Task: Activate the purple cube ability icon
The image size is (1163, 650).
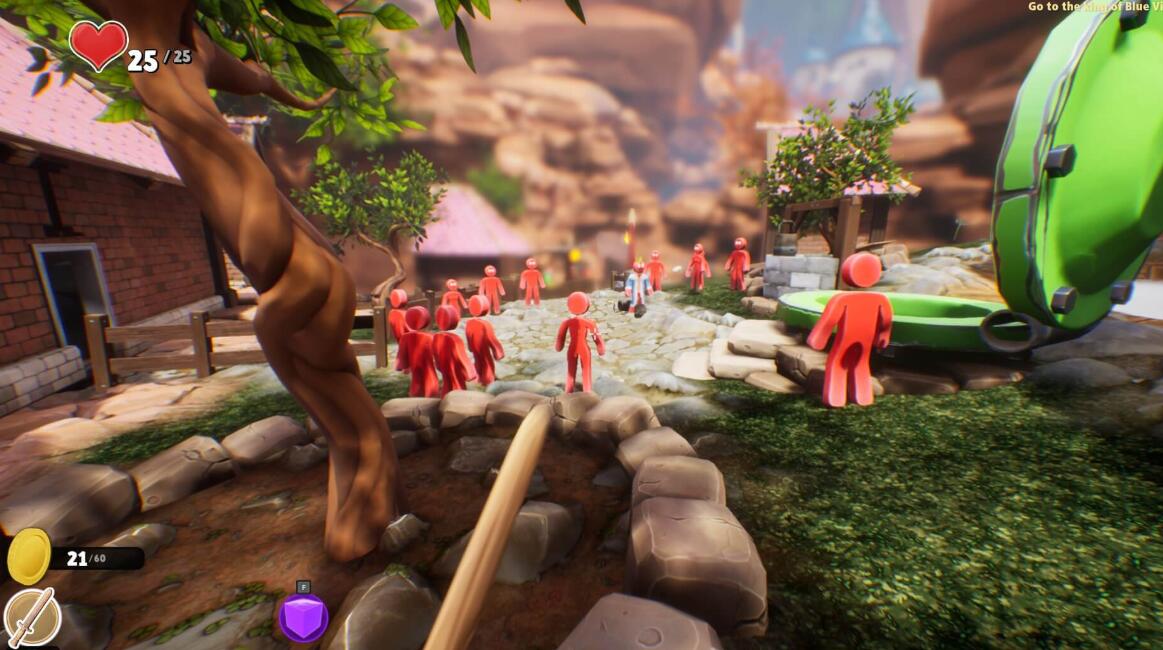Action: [303, 618]
